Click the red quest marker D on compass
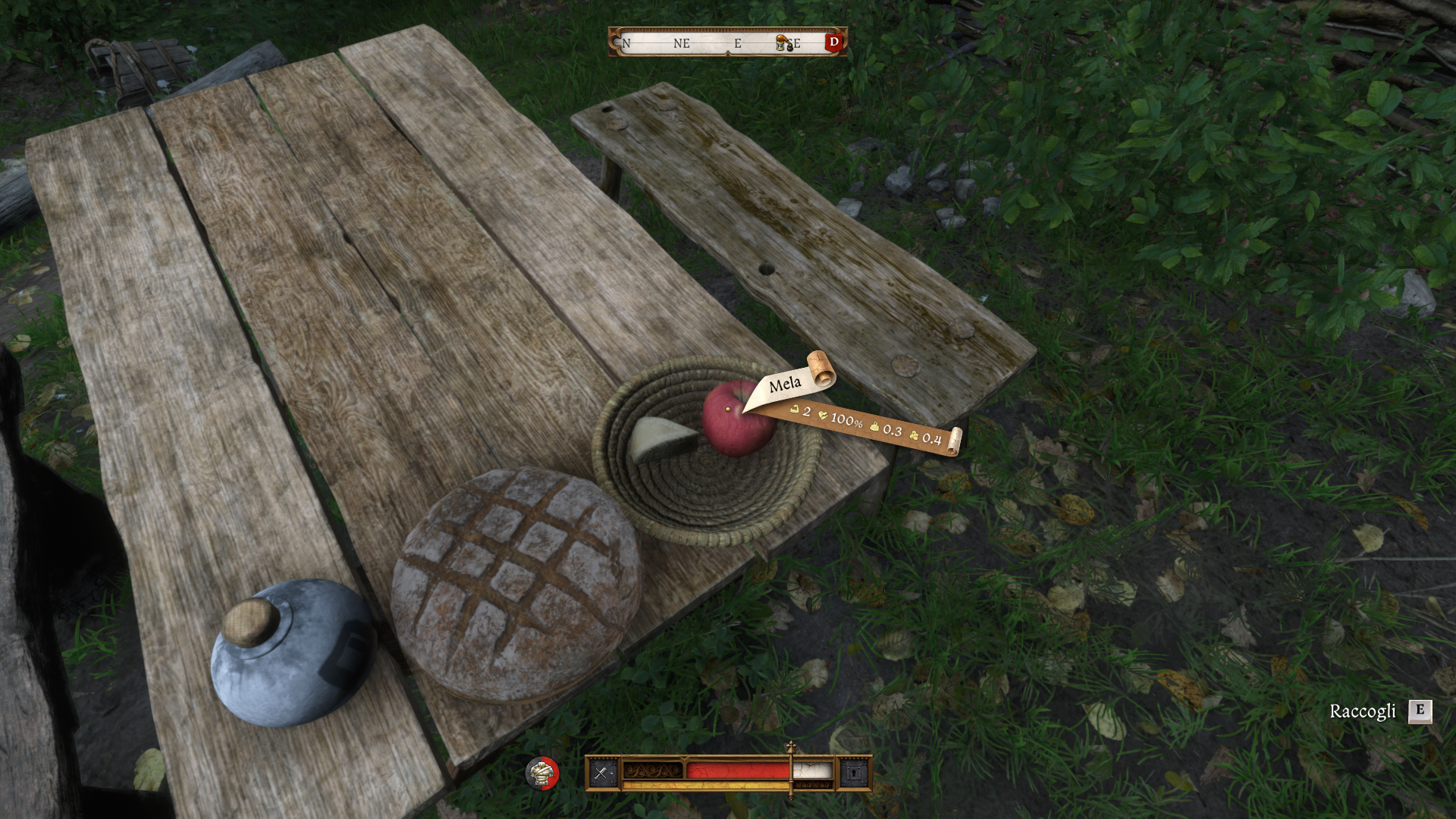Image resolution: width=1456 pixels, height=819 pixels. (834, 42)
